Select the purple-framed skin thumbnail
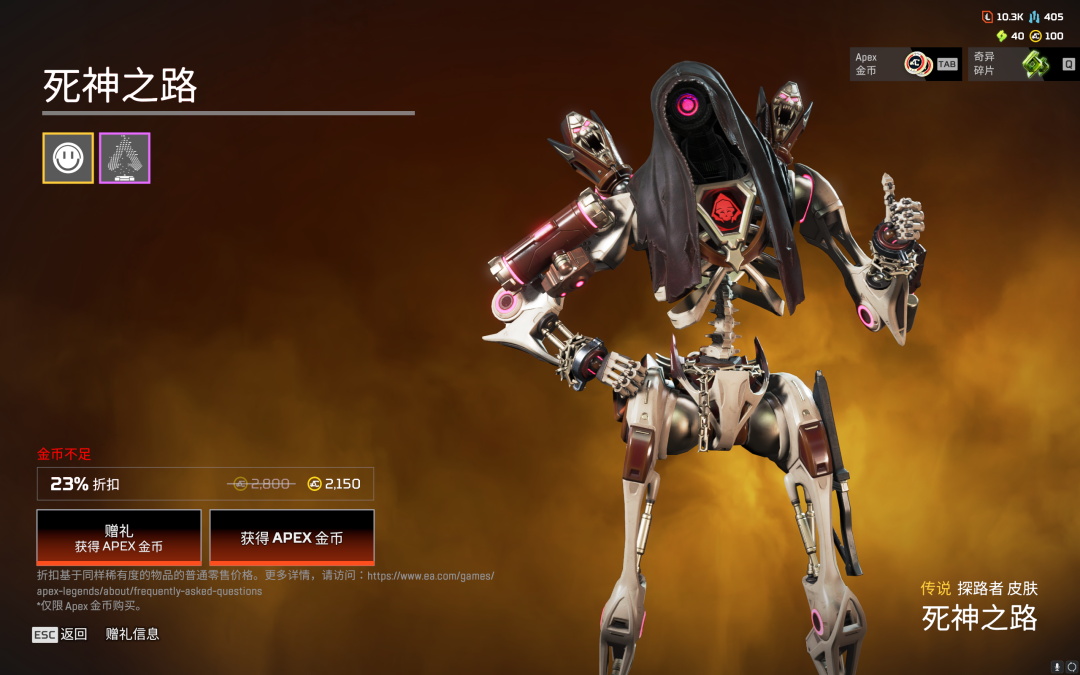Screen dimensions: 1080x675 [125, 158]
